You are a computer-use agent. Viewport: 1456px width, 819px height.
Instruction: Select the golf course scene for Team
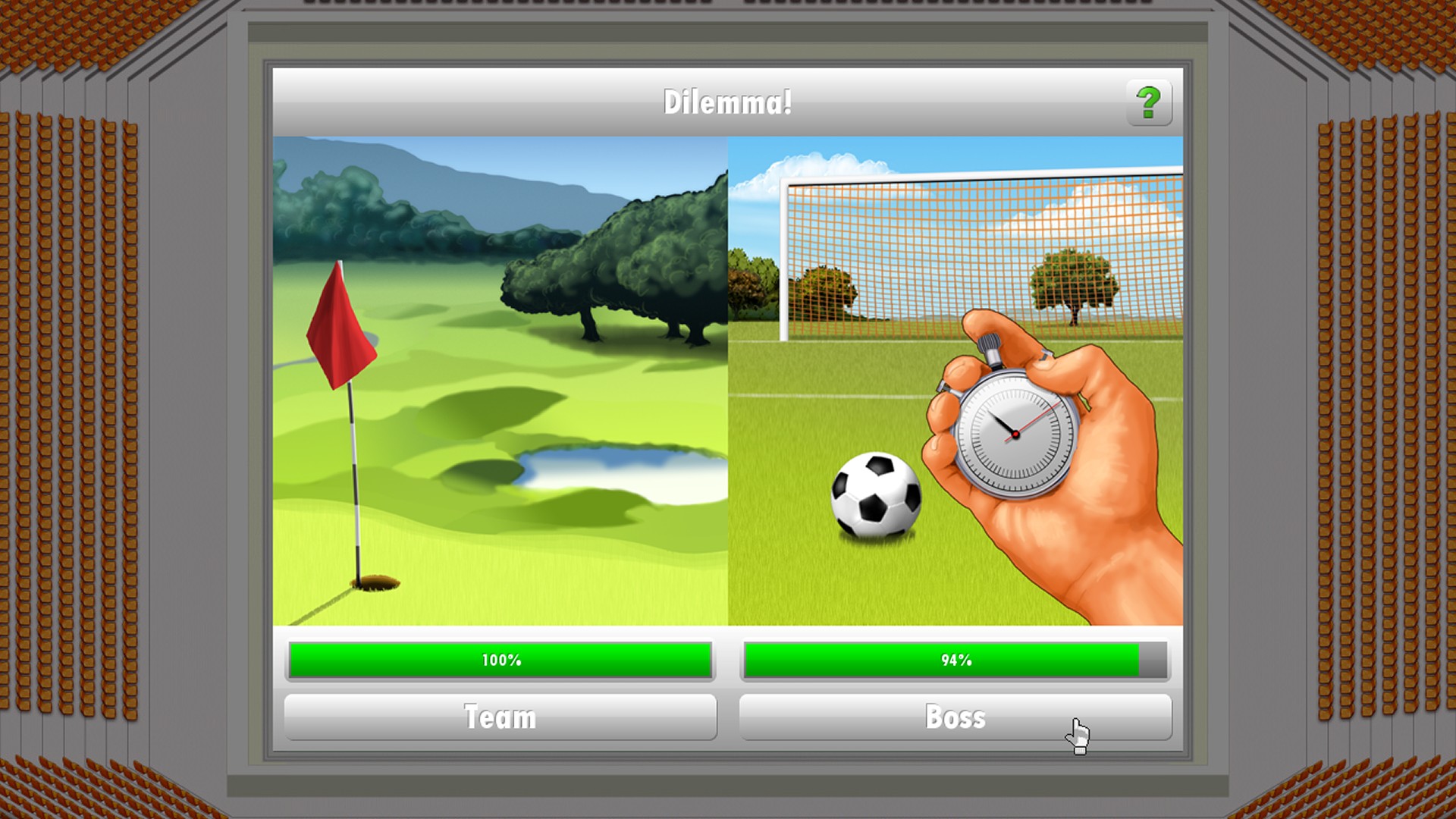click(500, 379)
